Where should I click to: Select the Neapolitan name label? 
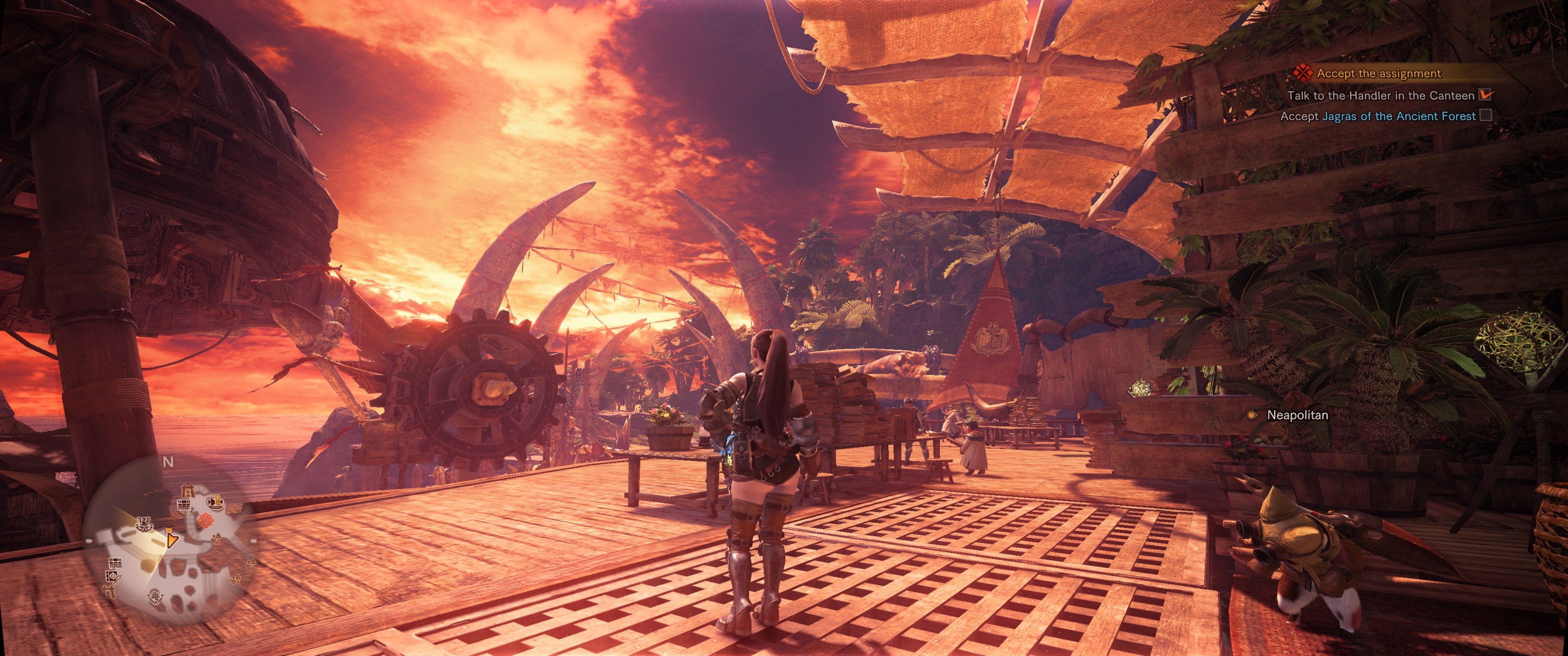(1297, 415)
